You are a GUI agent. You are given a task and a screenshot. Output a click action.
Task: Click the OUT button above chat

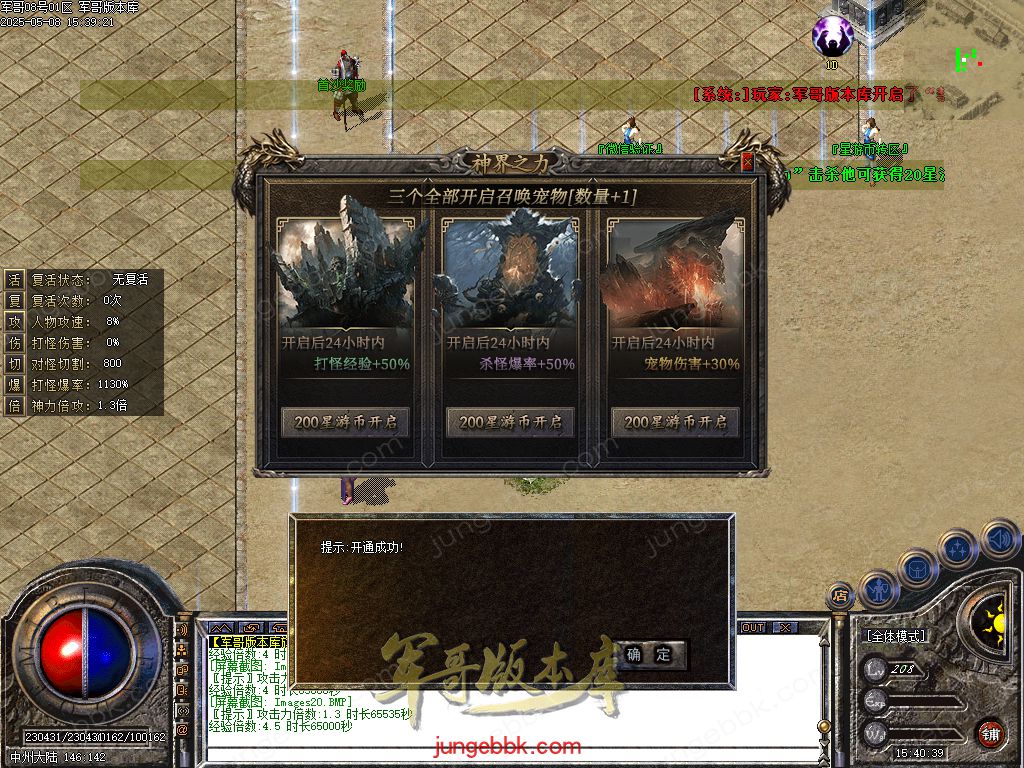tap(752, 628)
